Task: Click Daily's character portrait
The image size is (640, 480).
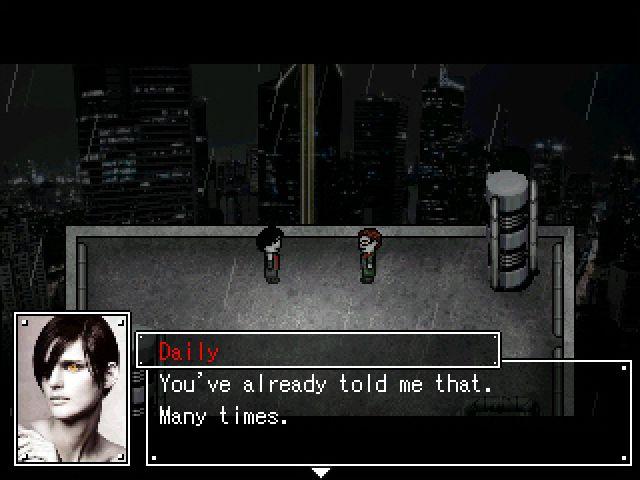Action: coord(72,388)
